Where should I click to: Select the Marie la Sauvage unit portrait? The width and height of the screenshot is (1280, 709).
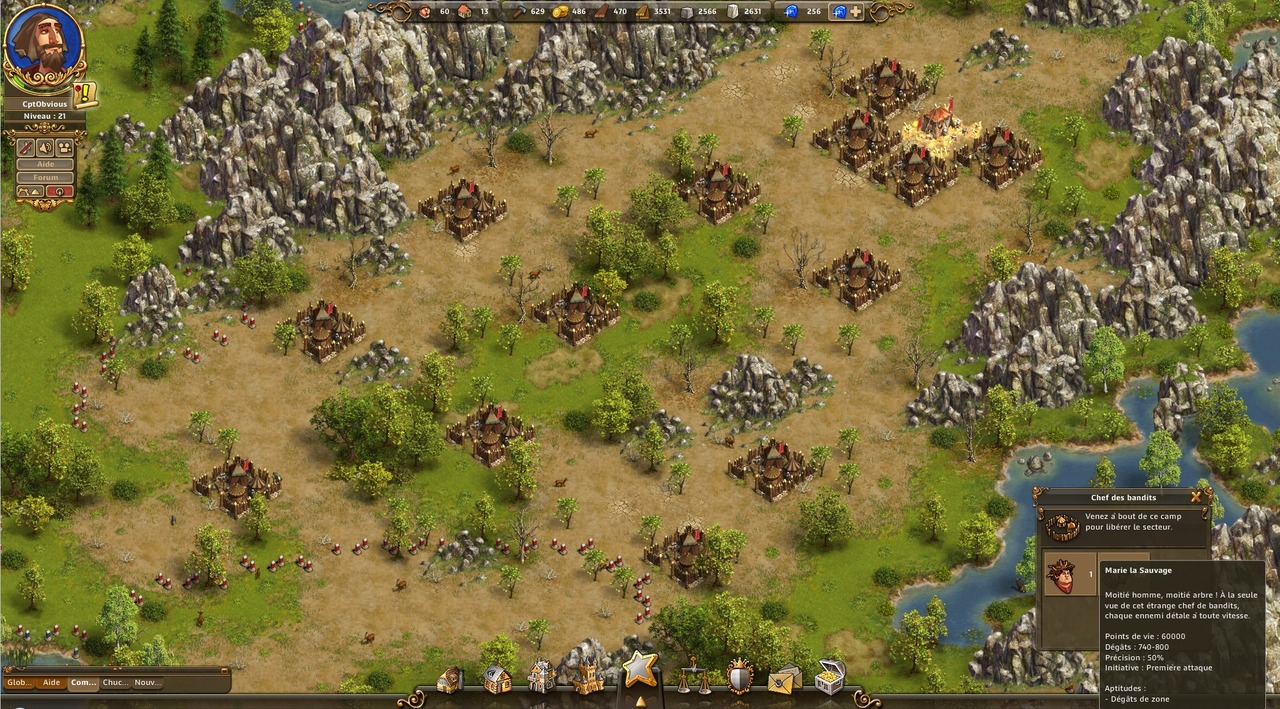(1061, 576)
